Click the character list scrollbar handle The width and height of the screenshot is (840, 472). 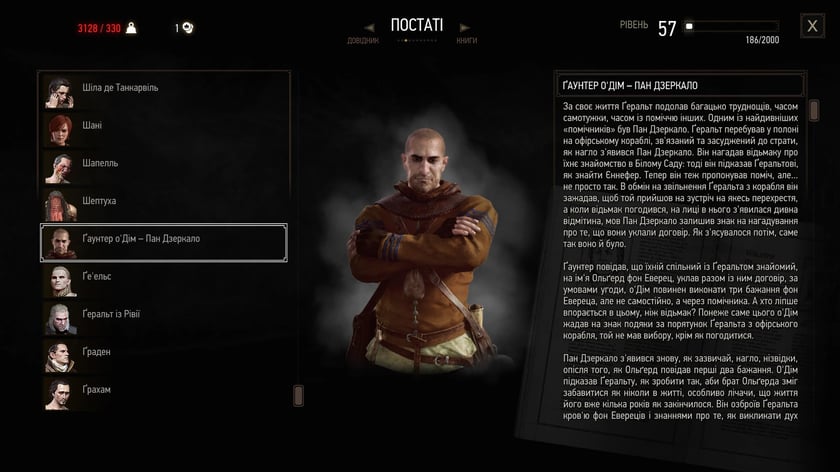(x=298, y=396)
